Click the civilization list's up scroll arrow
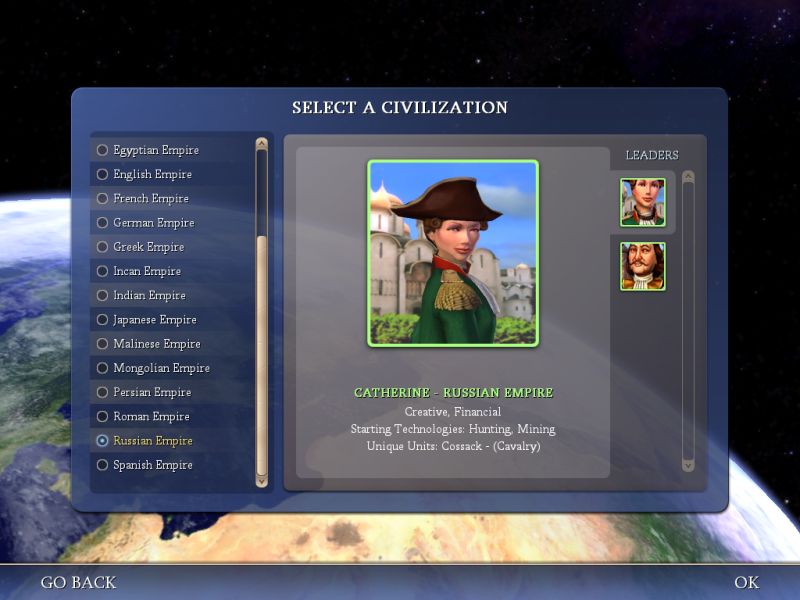The image size is (800, 600). pyautogui.click(x=262, y=143)
